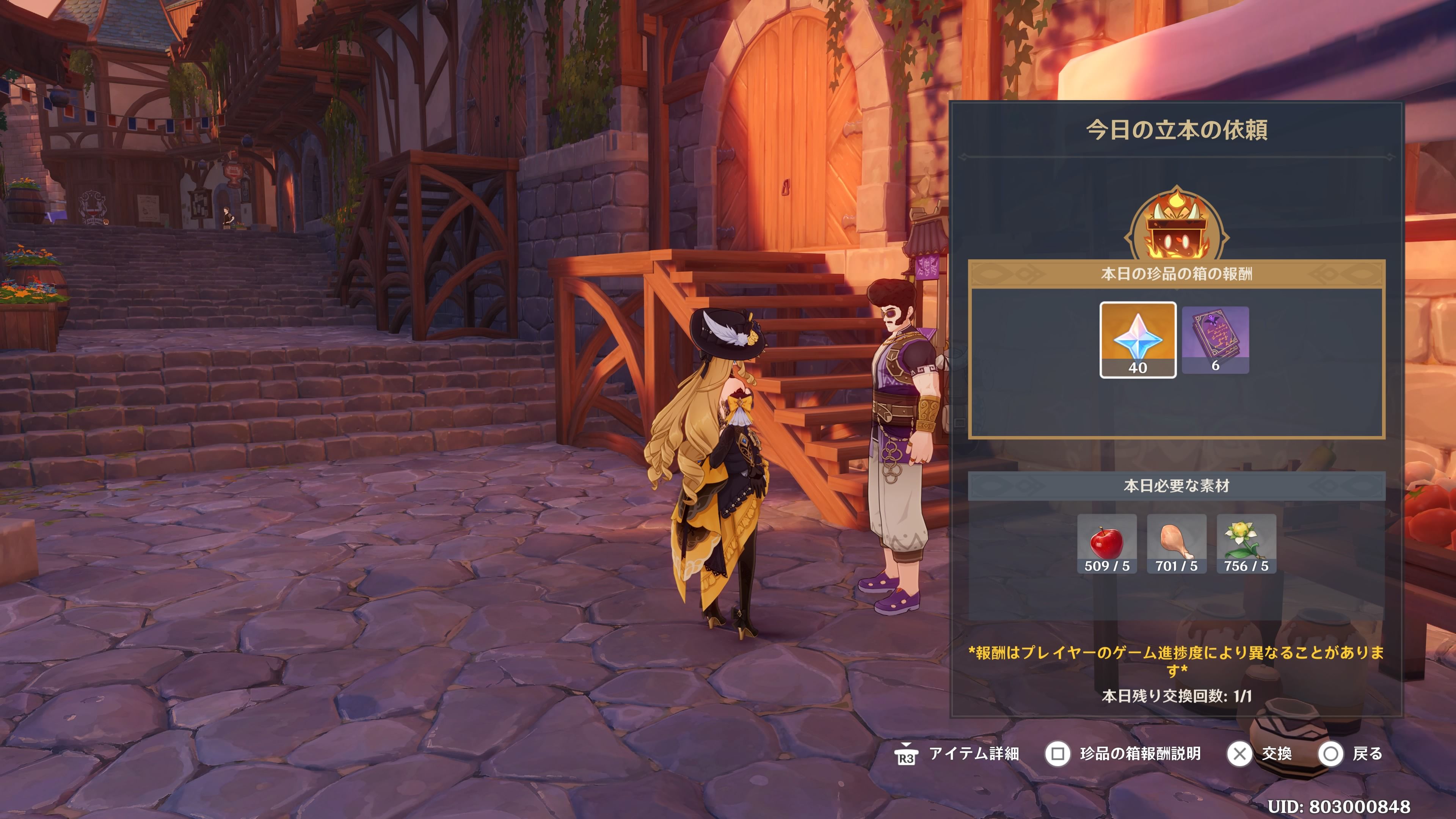Choose the yellow flower material slot

1246,544
